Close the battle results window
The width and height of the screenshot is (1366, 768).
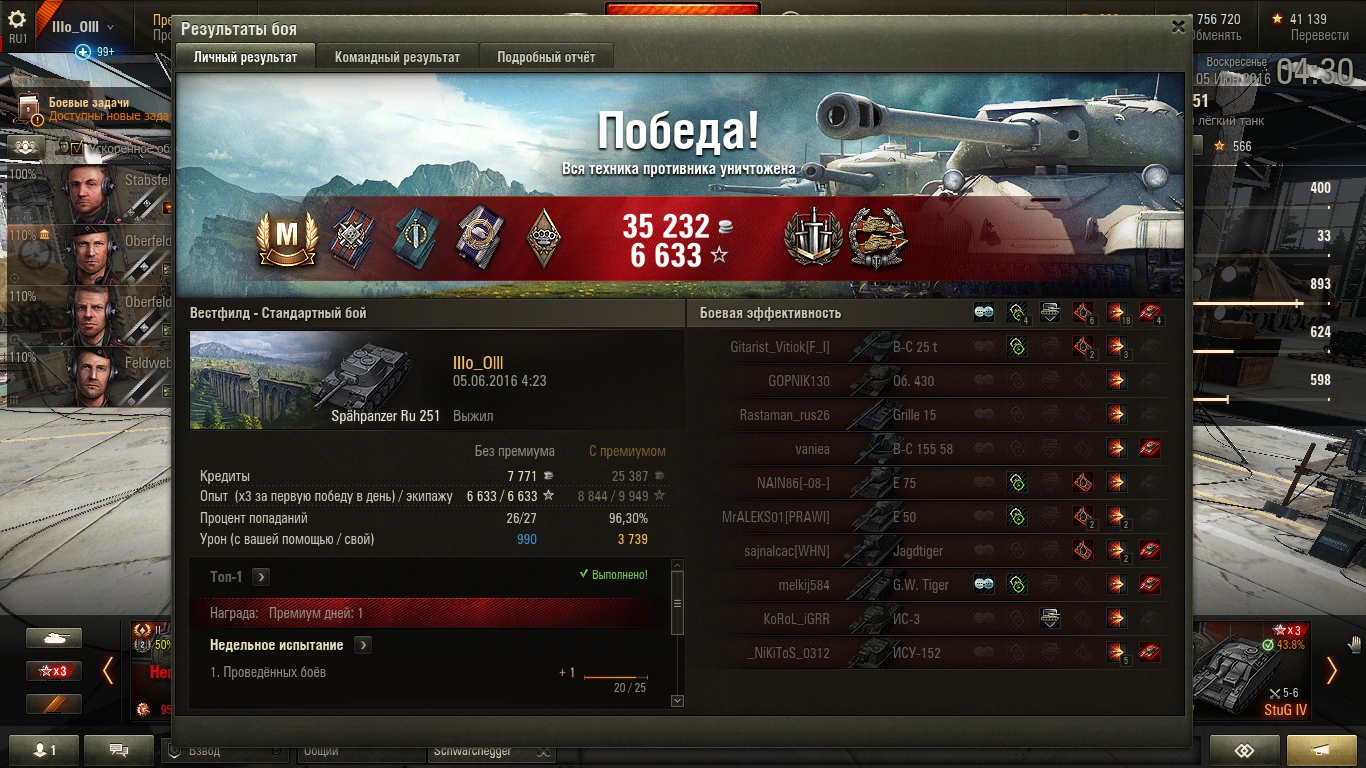(x=1179, y=28)
